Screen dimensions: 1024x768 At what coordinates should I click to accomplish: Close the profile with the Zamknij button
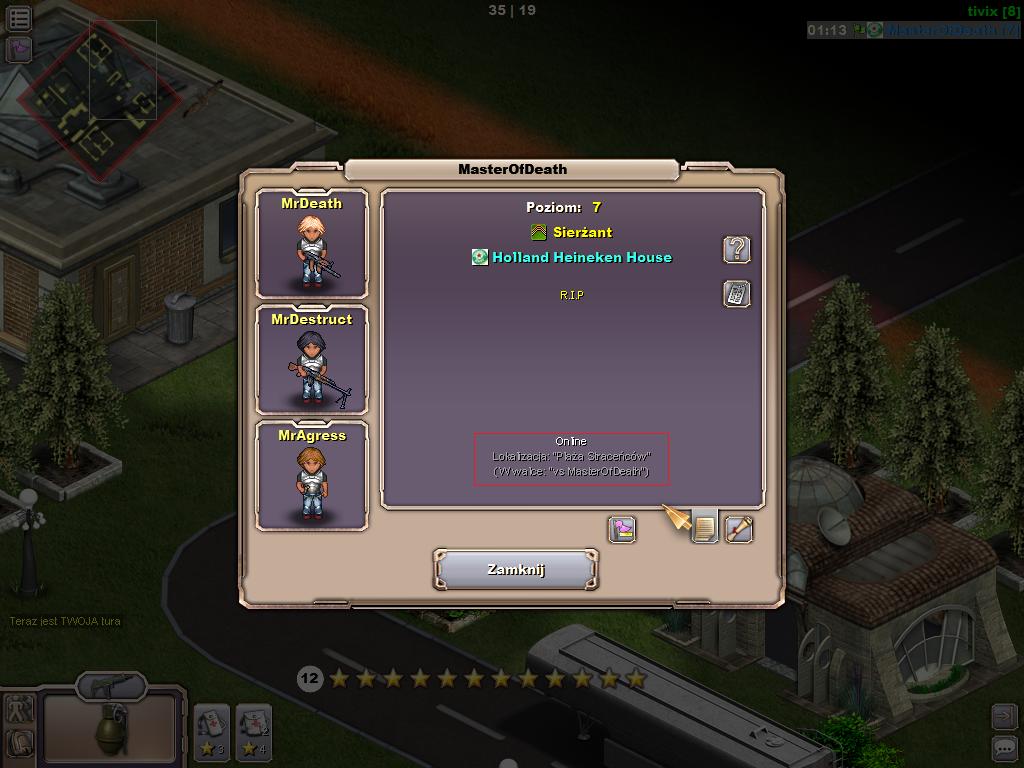515,569
